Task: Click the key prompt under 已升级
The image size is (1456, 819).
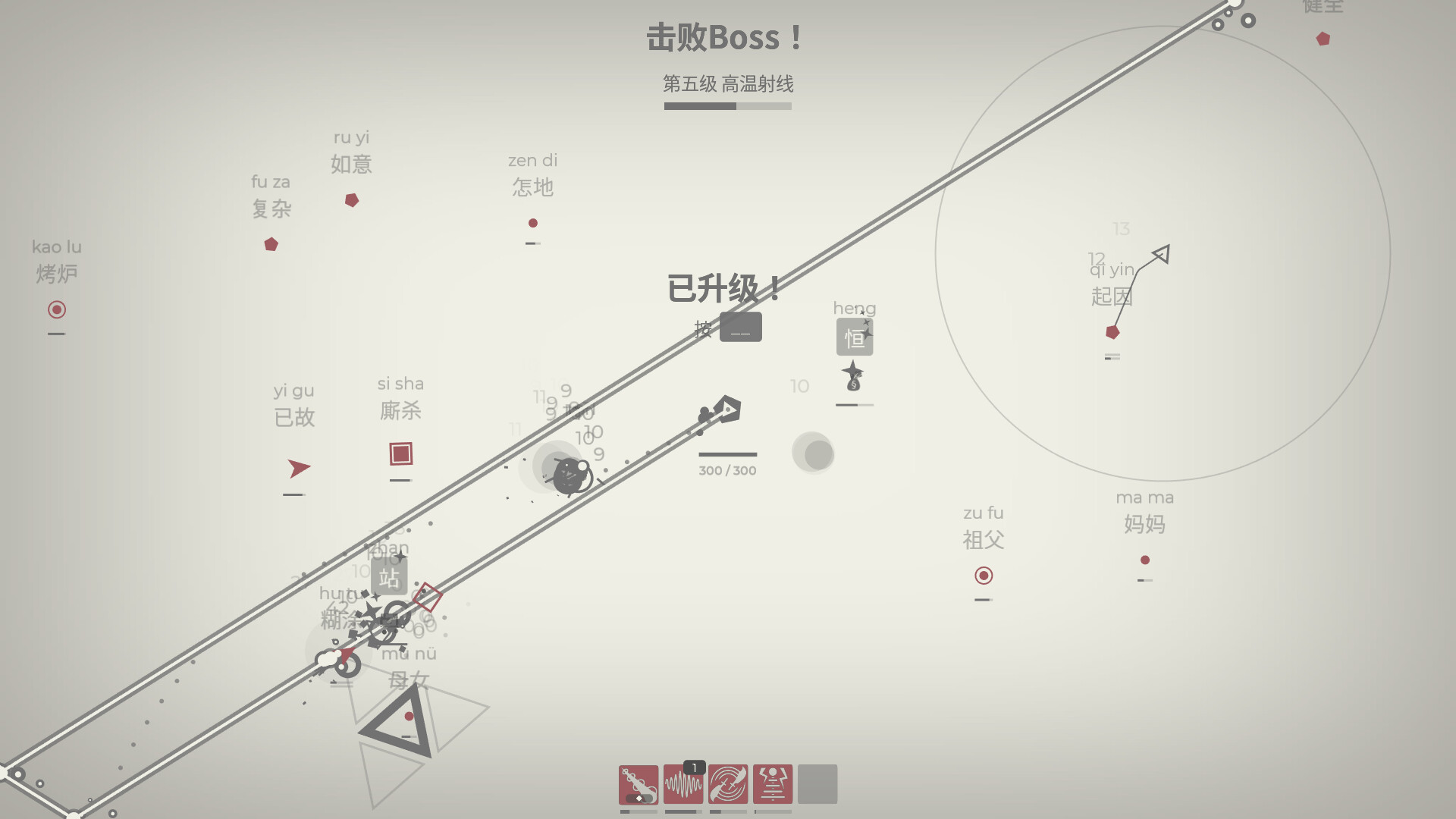Action: tap(741, 328)
